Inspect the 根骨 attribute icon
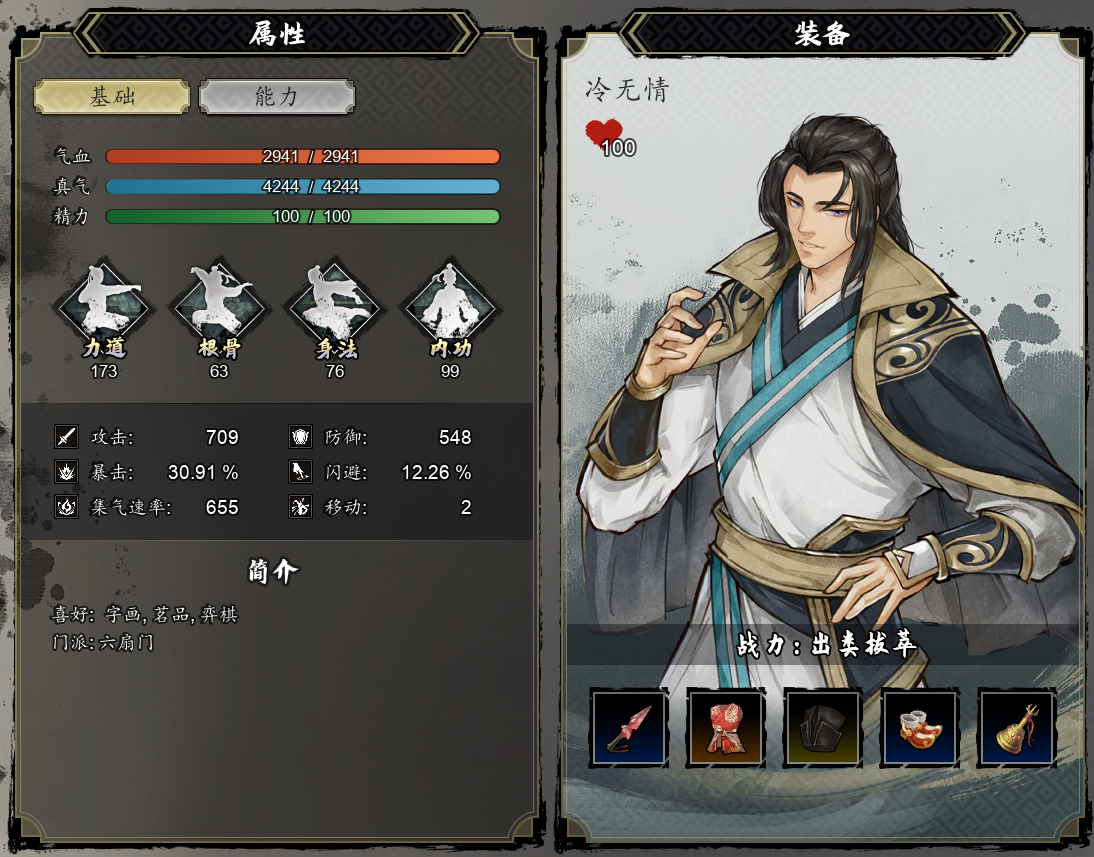 [x=219, y=307]
